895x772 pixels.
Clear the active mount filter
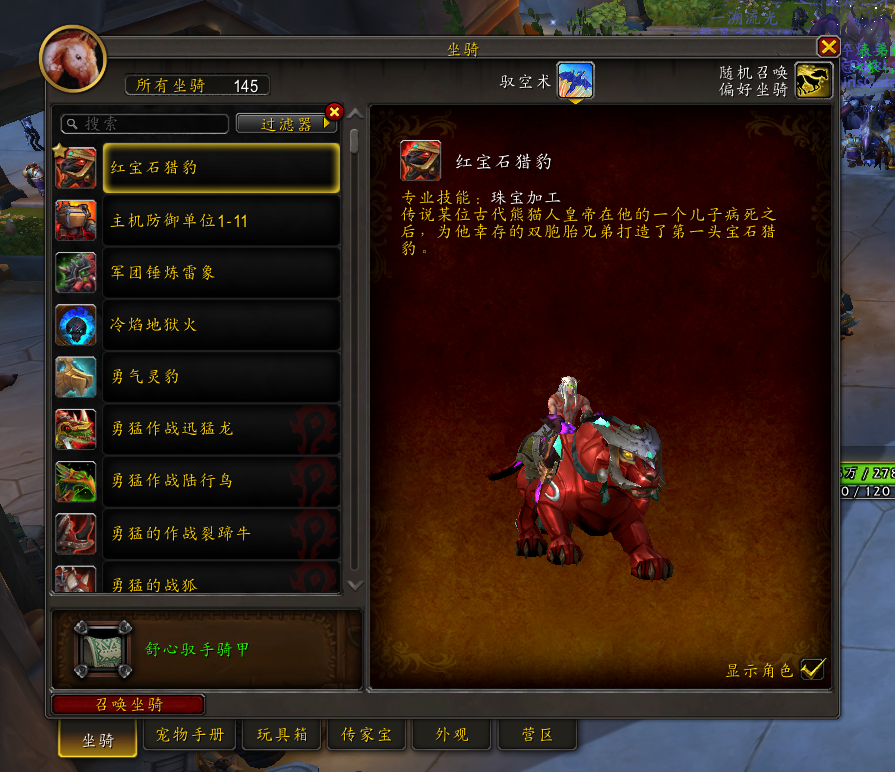334,111
